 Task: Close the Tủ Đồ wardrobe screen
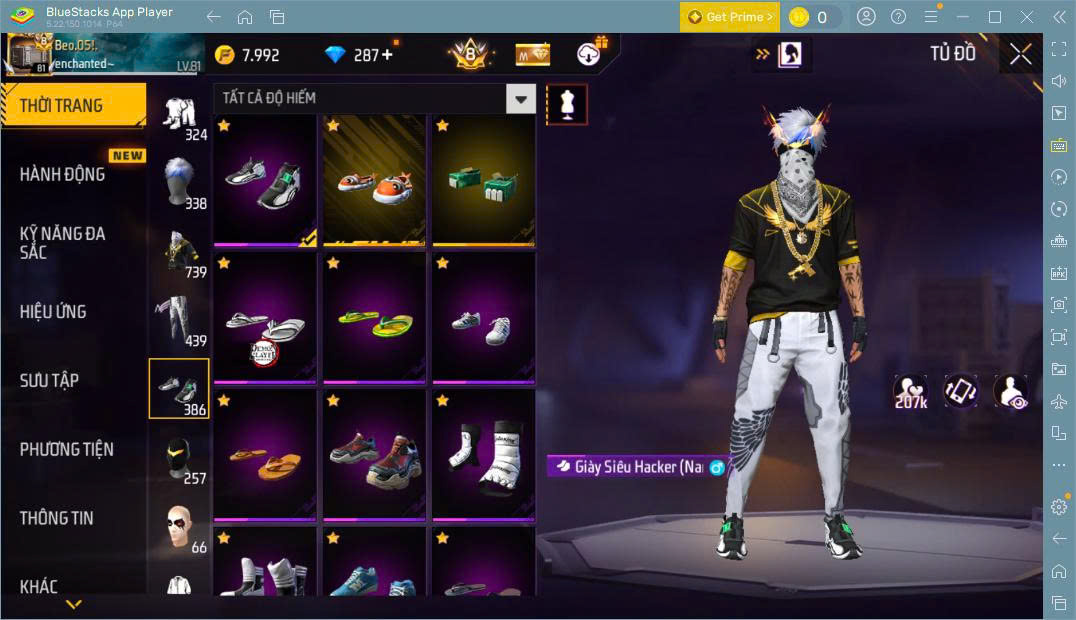[1020, 54]
